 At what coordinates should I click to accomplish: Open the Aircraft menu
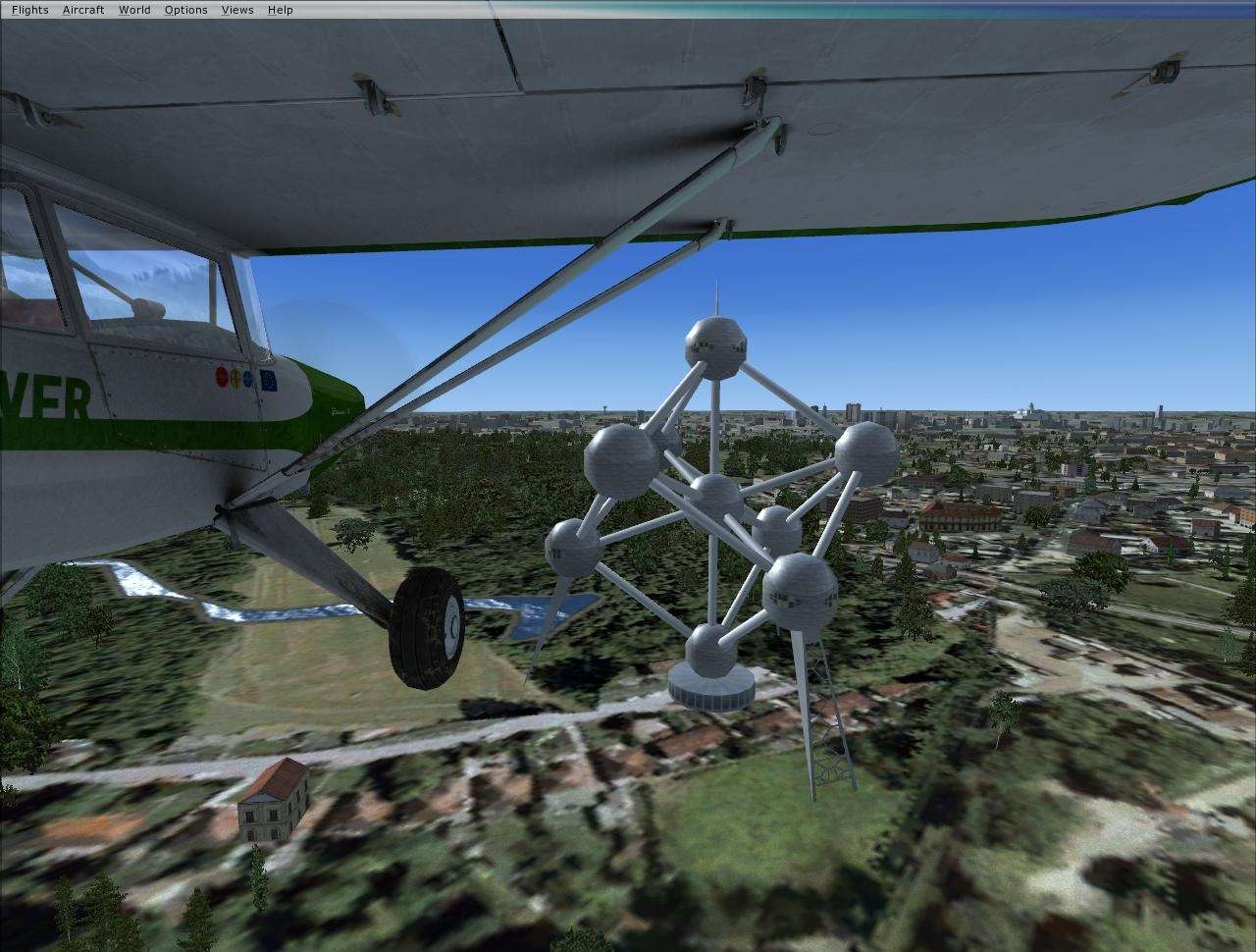click(83, 9)
